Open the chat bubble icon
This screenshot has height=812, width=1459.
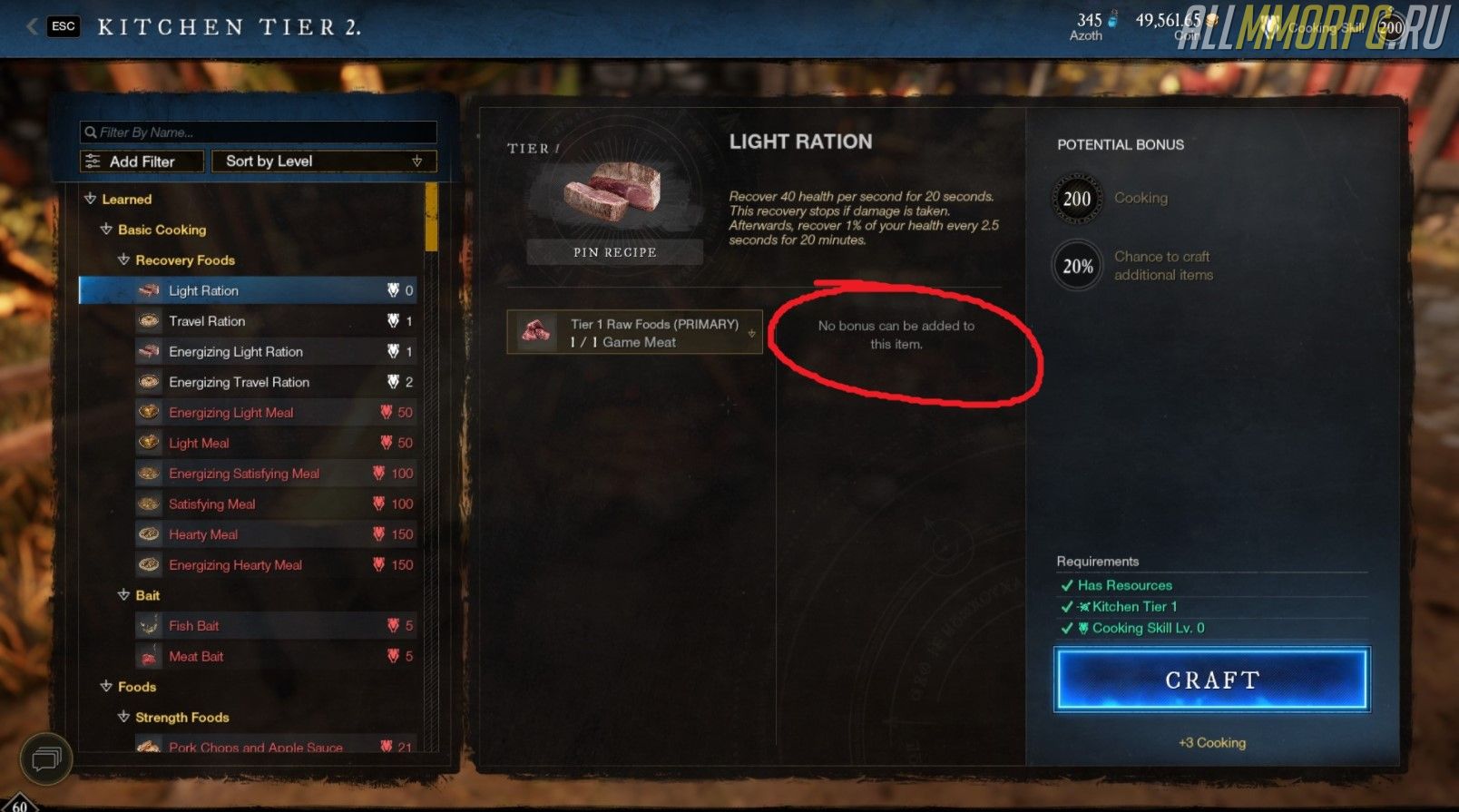(x=46, y=758)
